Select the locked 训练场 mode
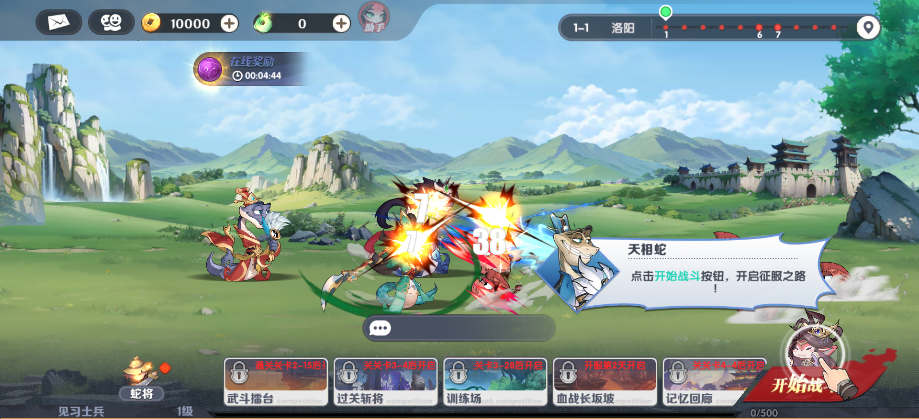The width and height of the screenshot is (919, 419). [494, 385]
